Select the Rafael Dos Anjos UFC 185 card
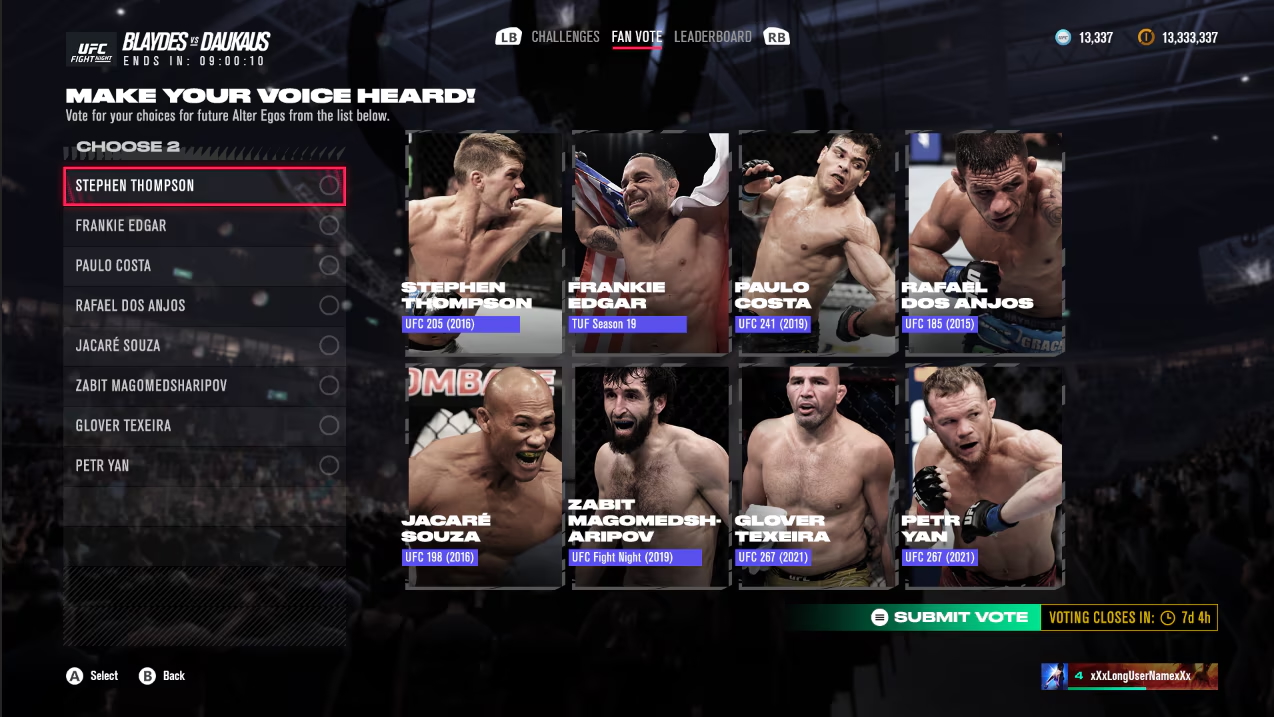This screenshot has width=1274, height=717. click(x=985, y=243)
